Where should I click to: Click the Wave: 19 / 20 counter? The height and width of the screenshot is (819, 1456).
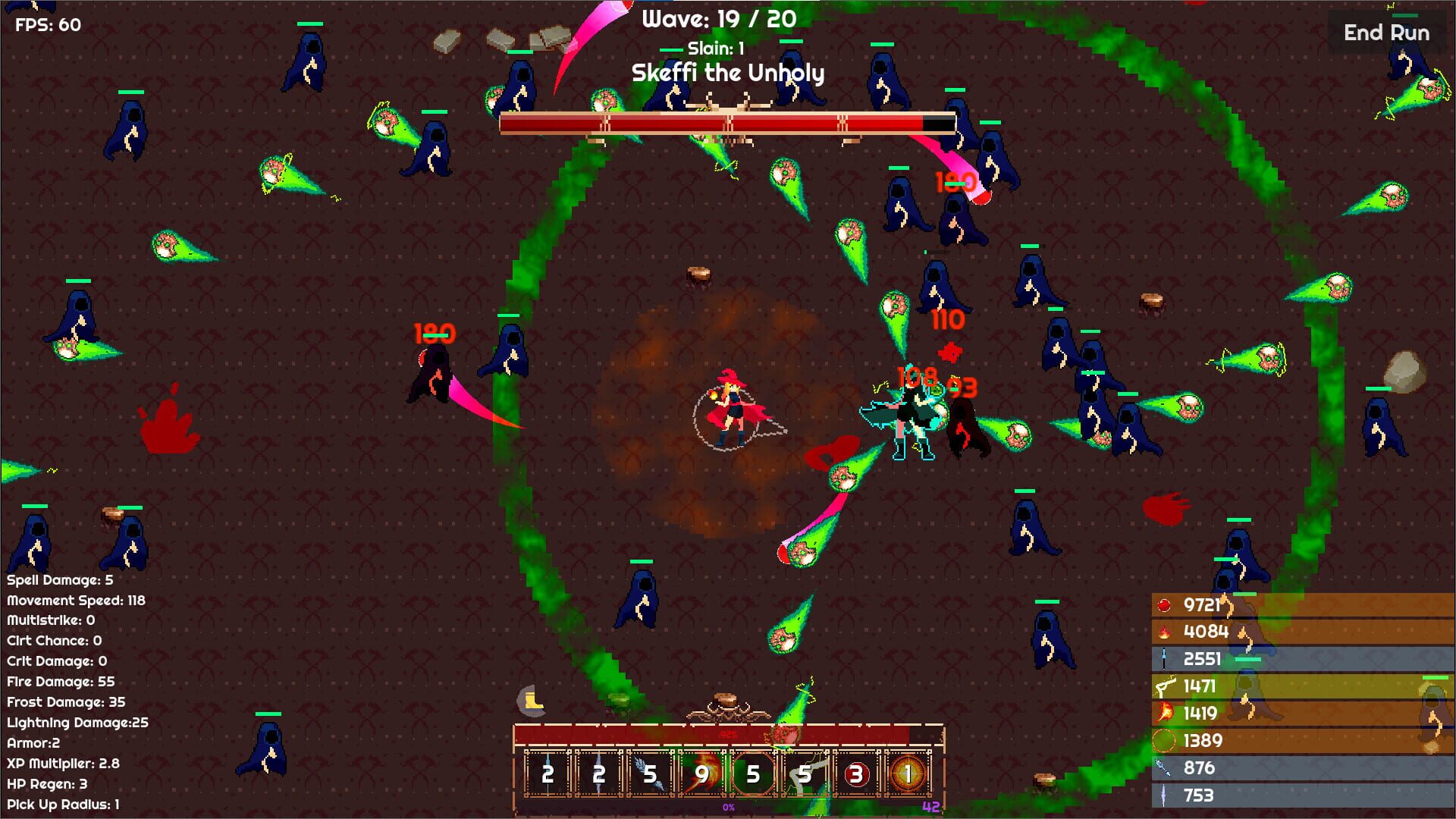[x=717, y=20]
